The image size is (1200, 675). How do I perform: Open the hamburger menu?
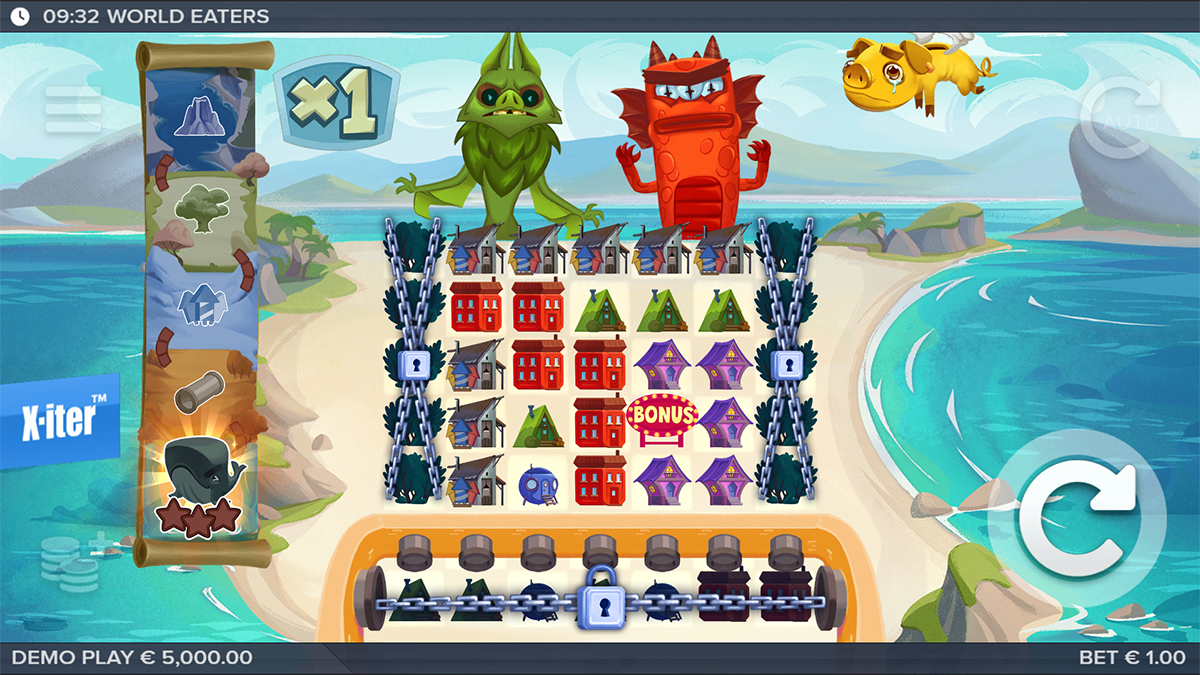pos(72,110)
